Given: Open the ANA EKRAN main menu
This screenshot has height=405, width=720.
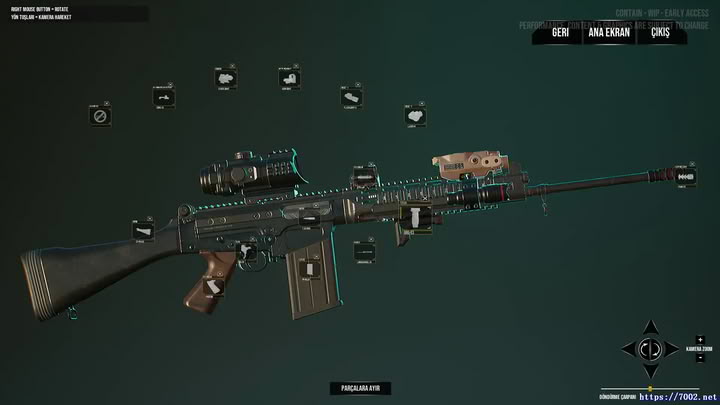Looking at the screenshot, I should (609, 32).
